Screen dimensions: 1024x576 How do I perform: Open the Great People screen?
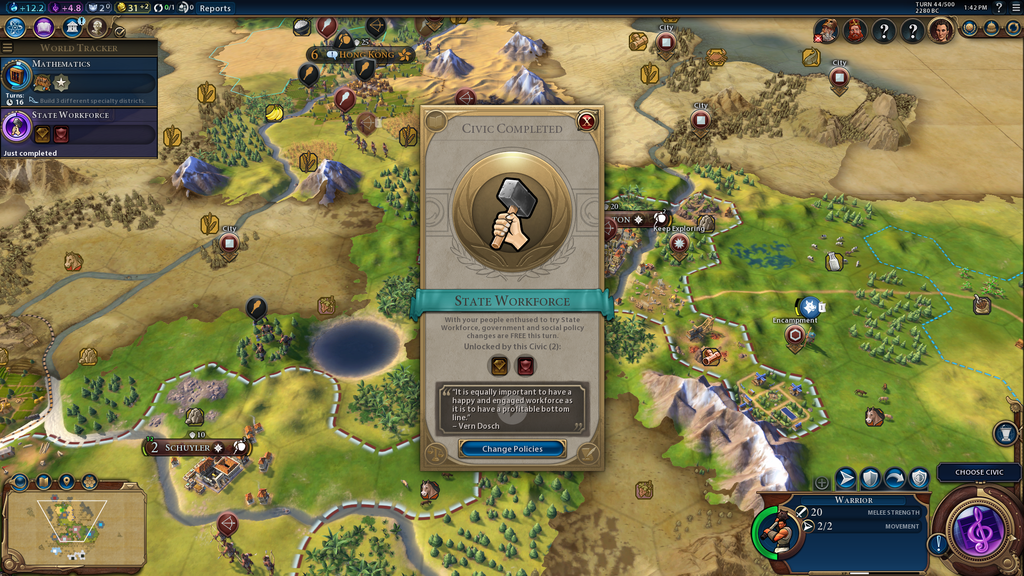(x=97, y=28)
